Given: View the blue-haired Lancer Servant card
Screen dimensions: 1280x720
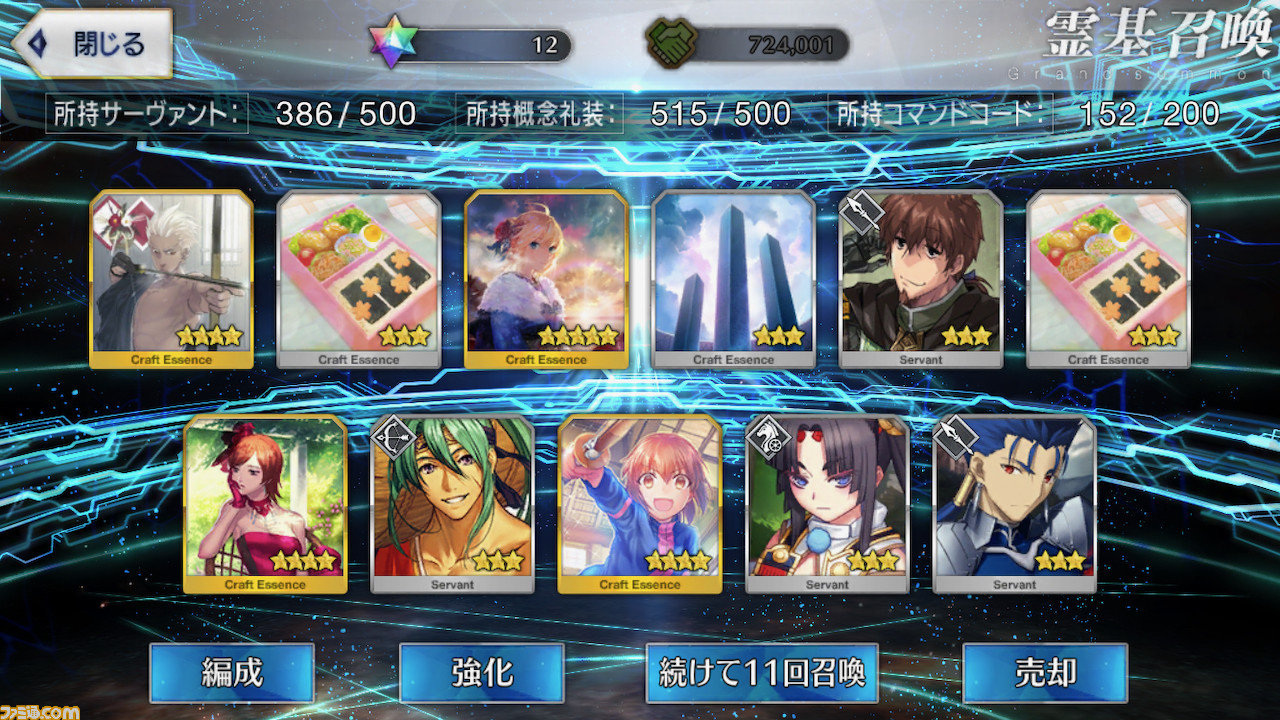Looking at the screenshot, I should coord(1014,503).
